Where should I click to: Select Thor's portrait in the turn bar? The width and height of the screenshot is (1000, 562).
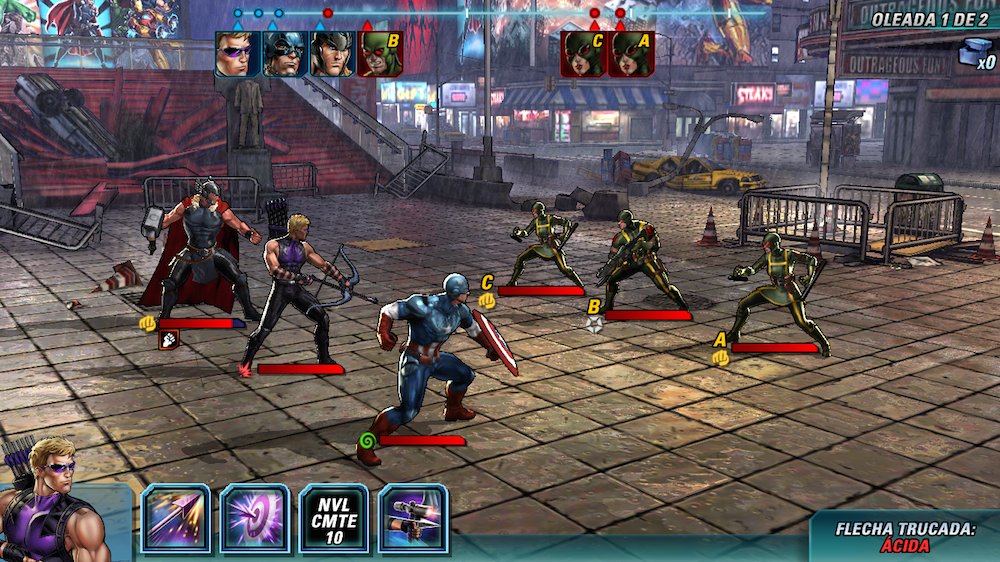333,54
